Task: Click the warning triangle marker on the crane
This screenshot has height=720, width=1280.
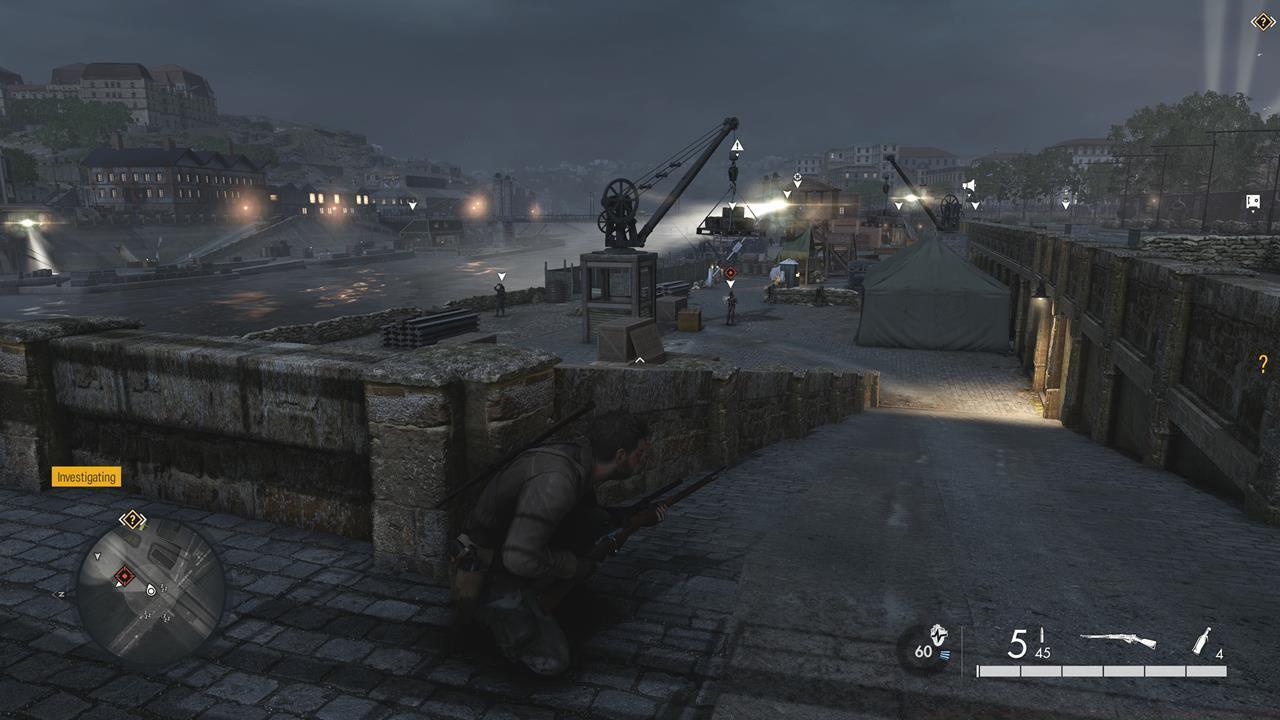Action: click(737, 145)
